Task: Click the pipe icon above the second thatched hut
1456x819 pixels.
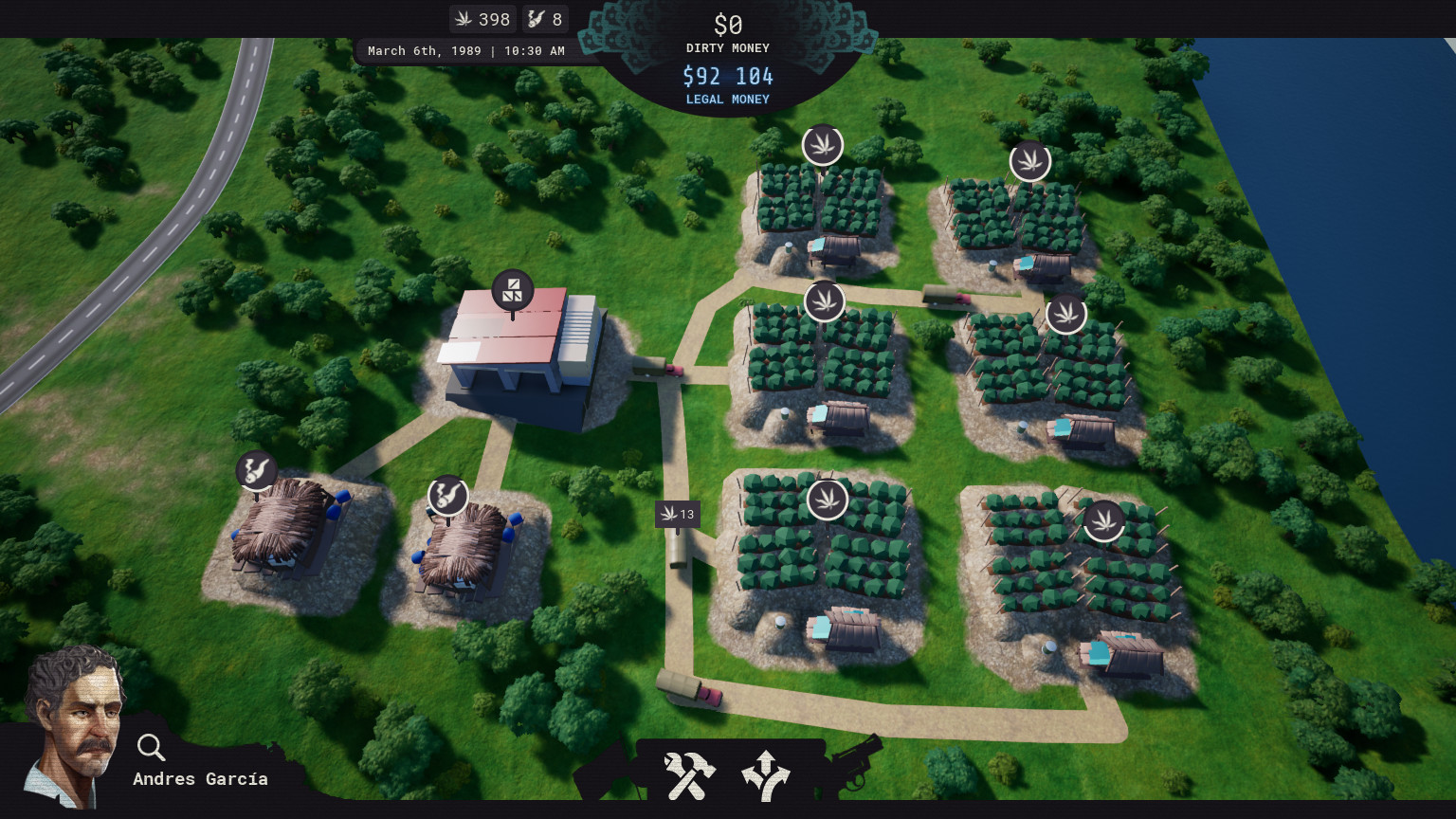Action: (x=448, y=496)
